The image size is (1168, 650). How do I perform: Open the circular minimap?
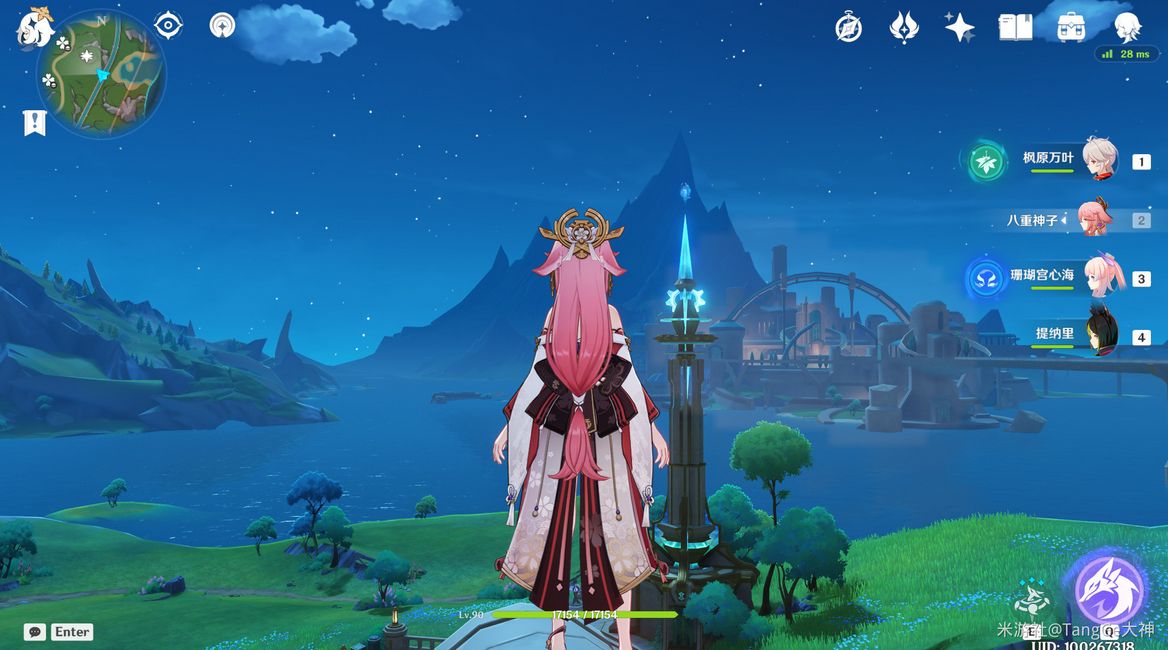tap(101, 74)
